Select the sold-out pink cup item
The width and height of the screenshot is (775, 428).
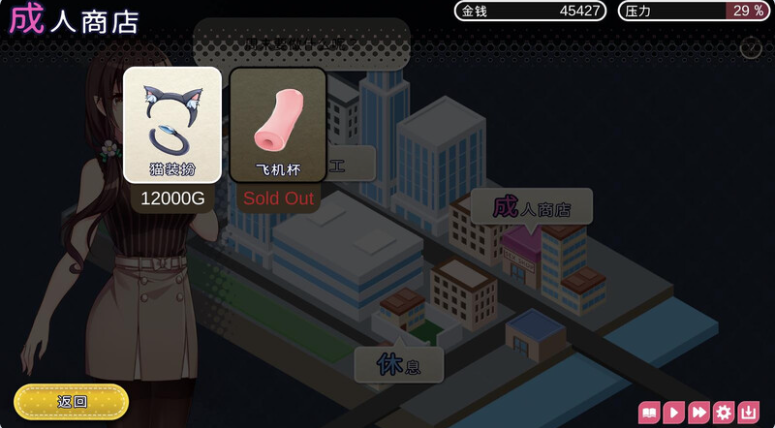(x=278, y=125)
